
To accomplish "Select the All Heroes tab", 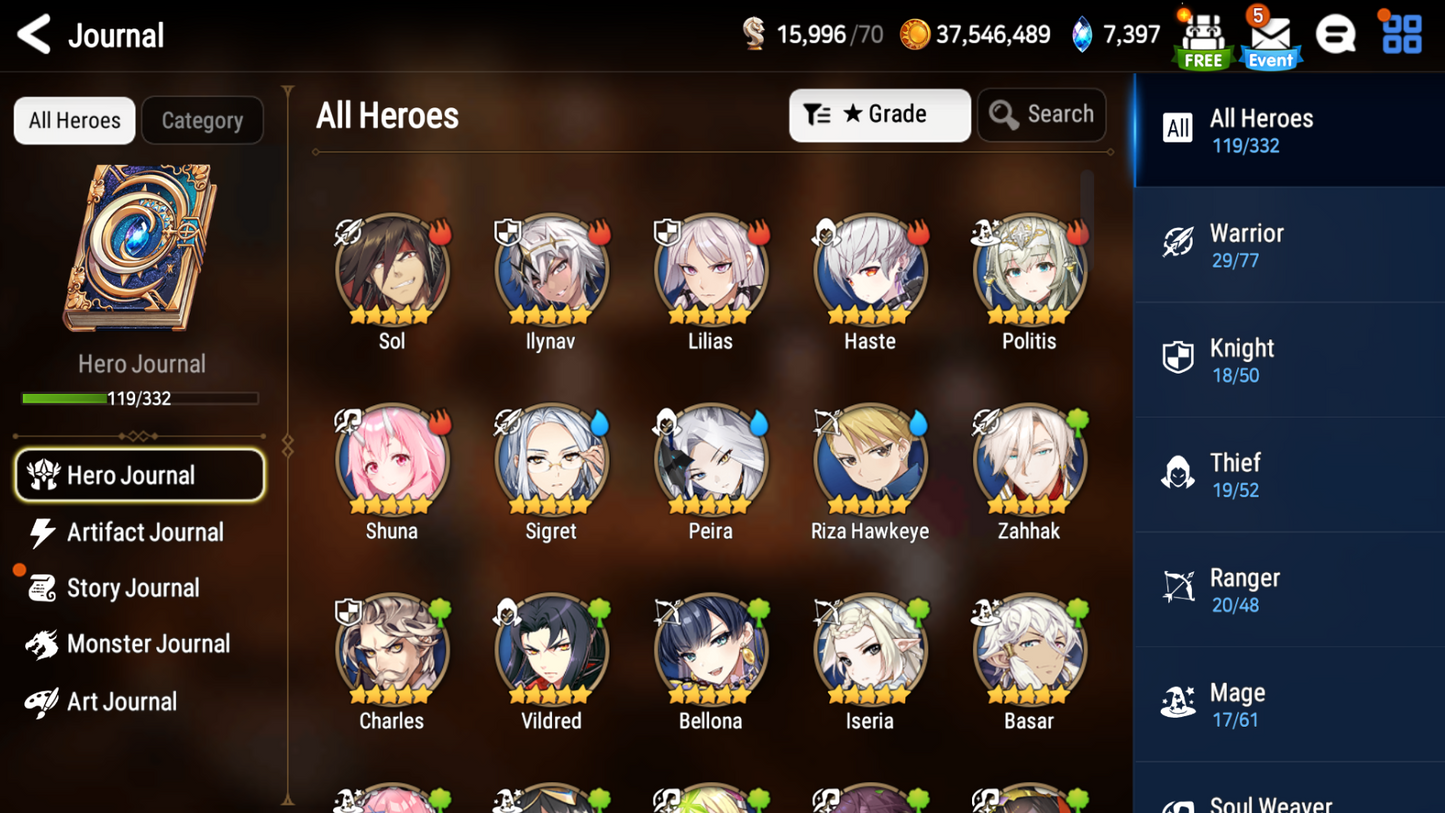I will (74, 120).
